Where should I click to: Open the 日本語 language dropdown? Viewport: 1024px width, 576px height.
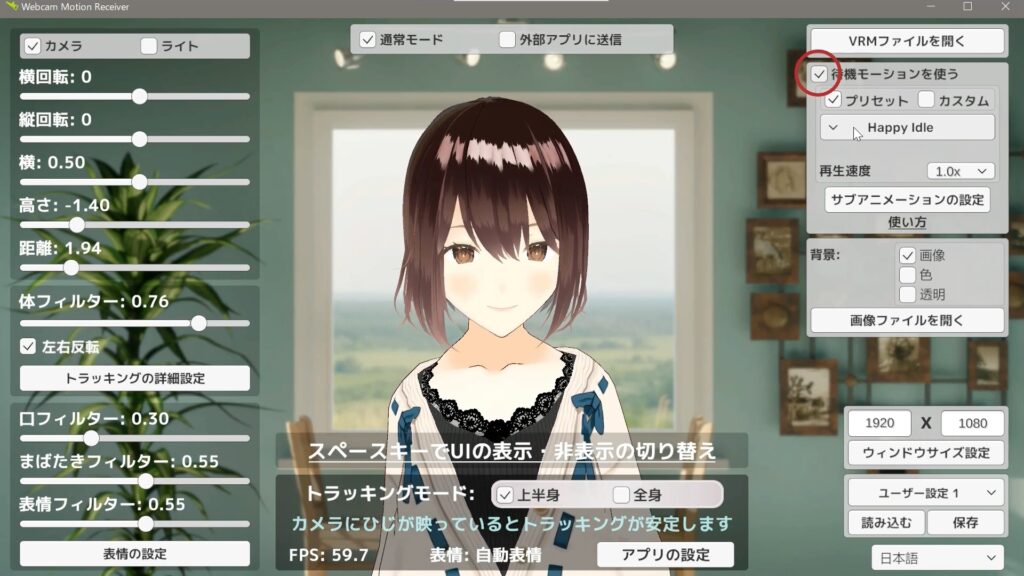pyautogui.click(x=933, y=557)
